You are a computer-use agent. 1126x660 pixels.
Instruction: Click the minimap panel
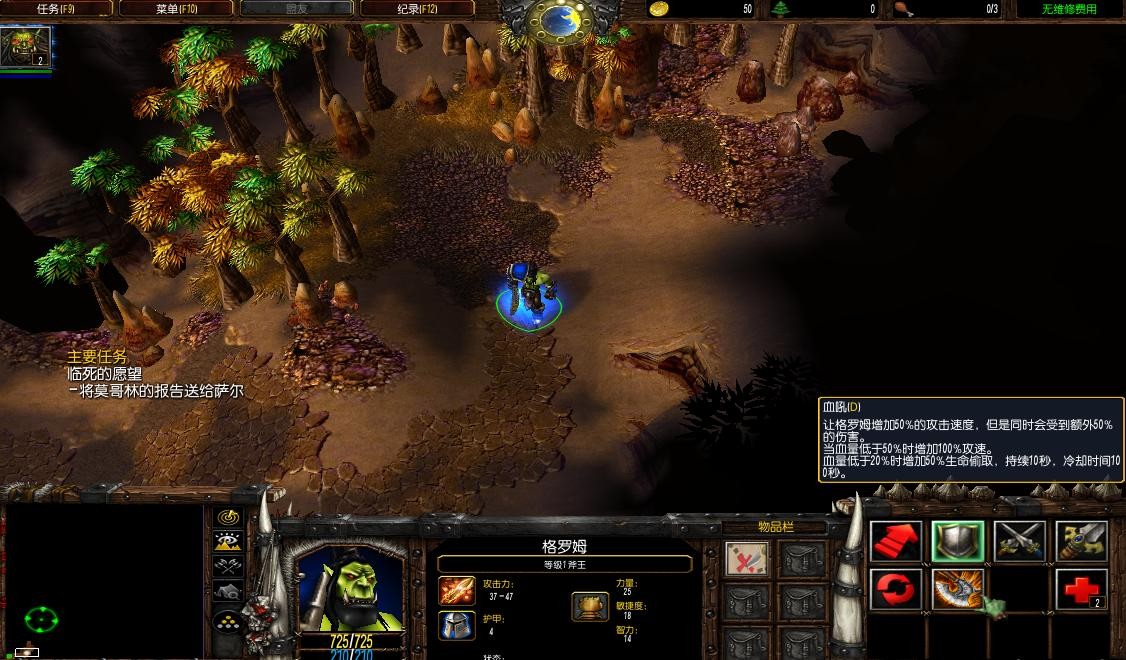103,580
